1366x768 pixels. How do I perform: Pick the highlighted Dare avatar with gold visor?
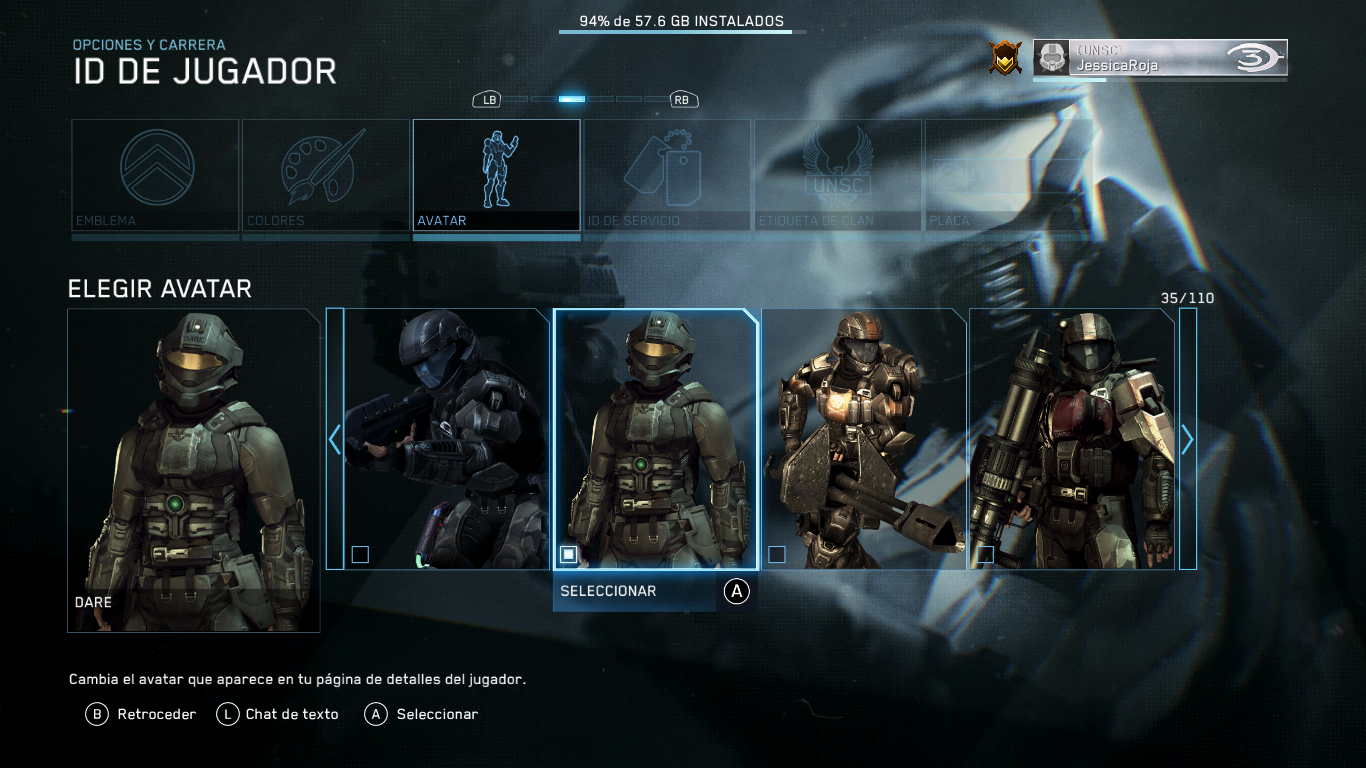point(656,439)
